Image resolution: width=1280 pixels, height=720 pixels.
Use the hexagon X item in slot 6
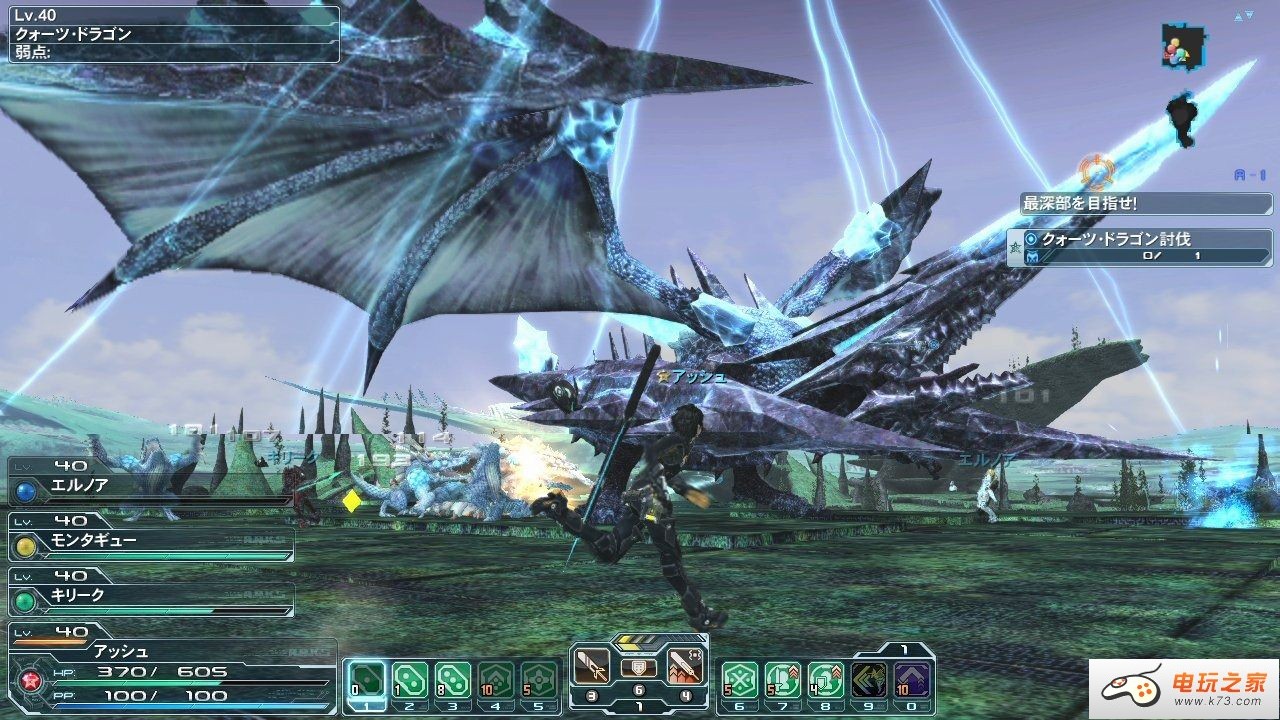coord(739,680)
